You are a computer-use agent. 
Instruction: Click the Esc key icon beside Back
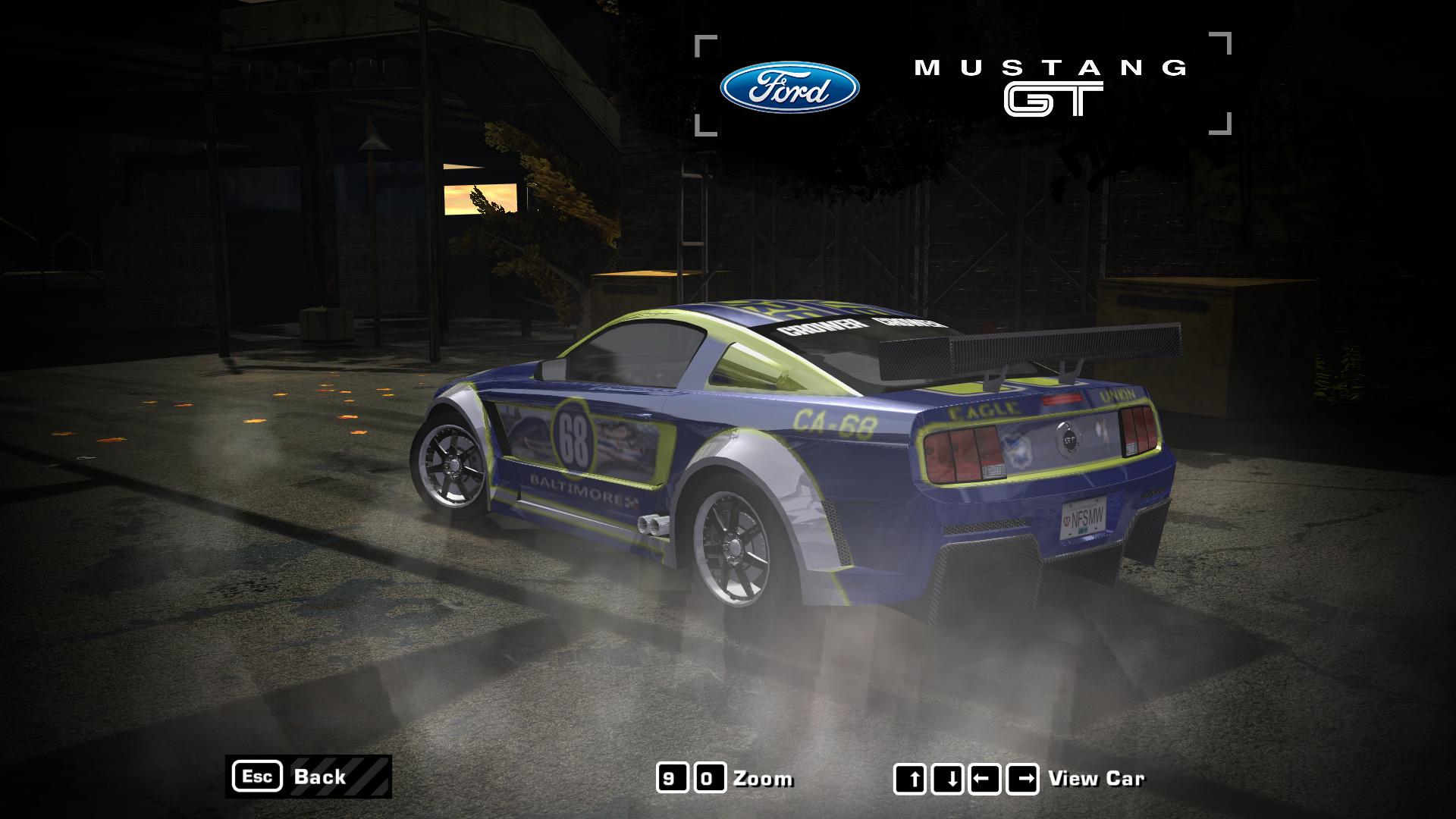click(x=261, y=777)
